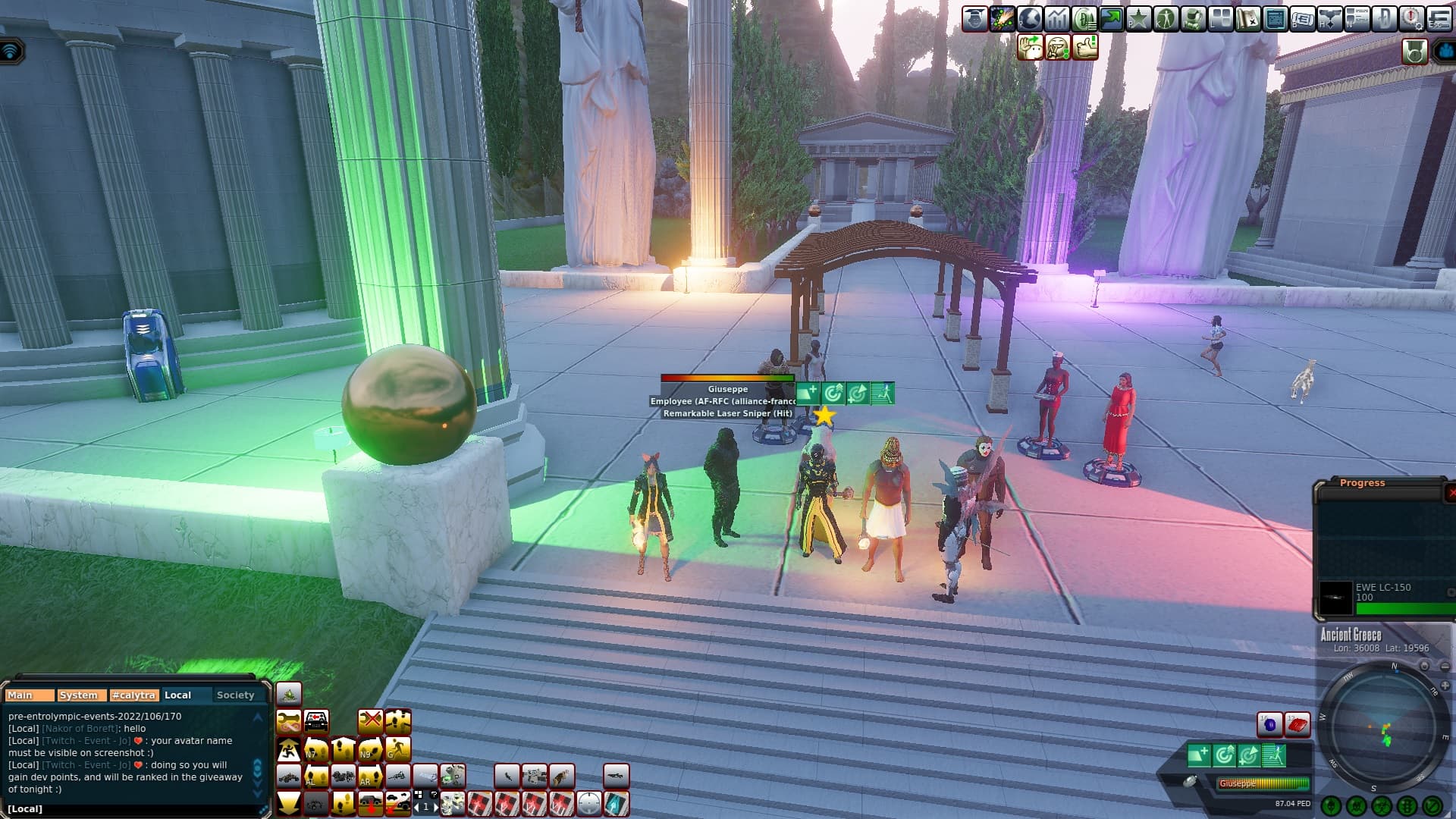Image resolution: width=1456 pixels, height=819 pixels.
Task: Activate the waving hand emote icon
Action: click(x=1031, y=47)
